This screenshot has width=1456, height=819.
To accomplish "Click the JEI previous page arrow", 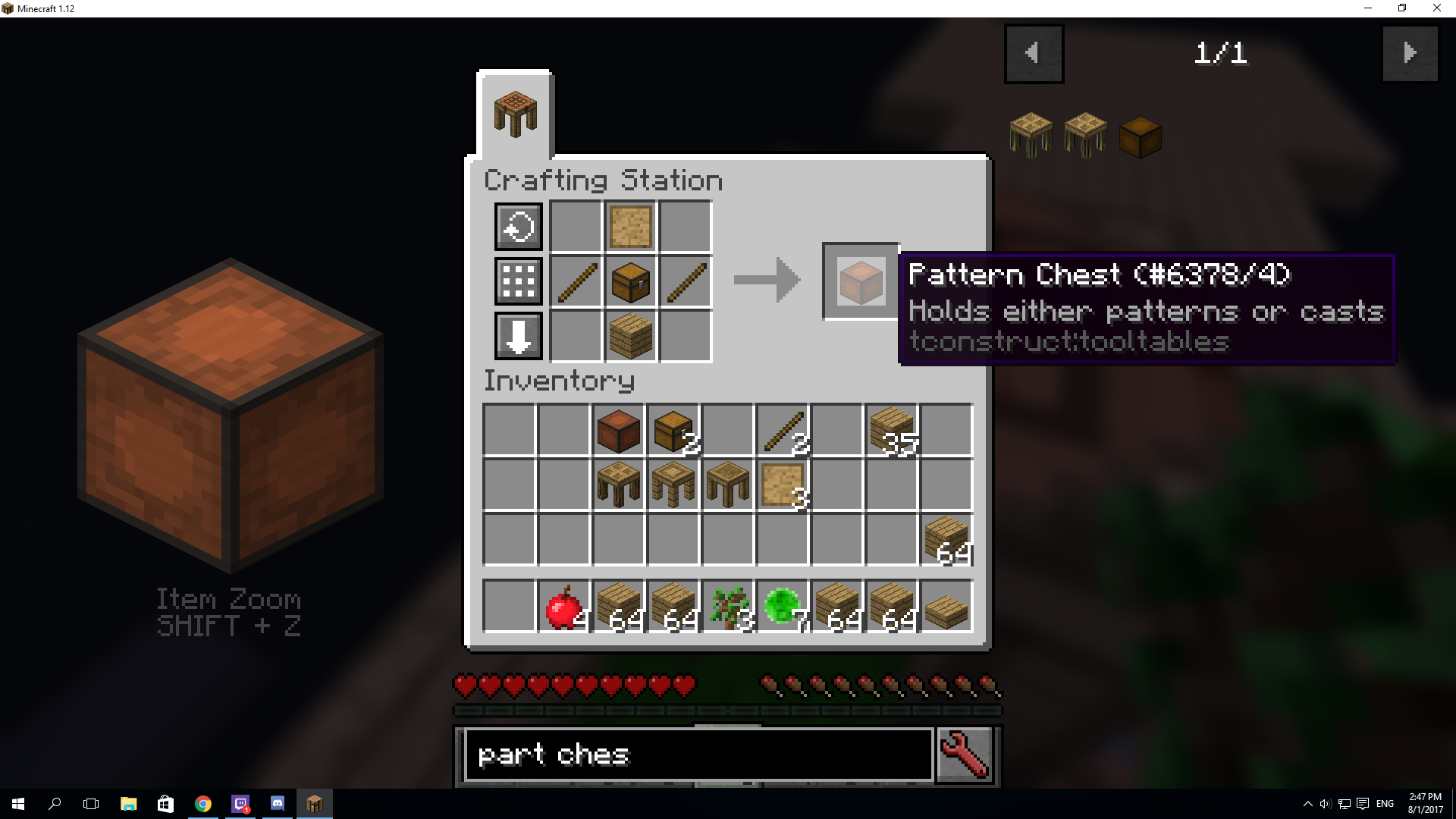I will click(x=1034, y=53).
